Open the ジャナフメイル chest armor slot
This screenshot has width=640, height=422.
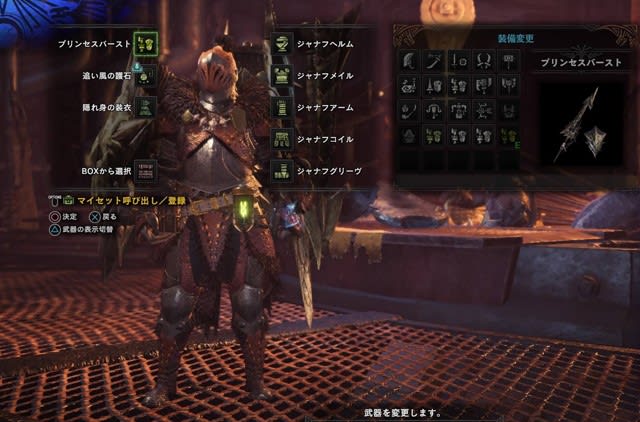283,75
